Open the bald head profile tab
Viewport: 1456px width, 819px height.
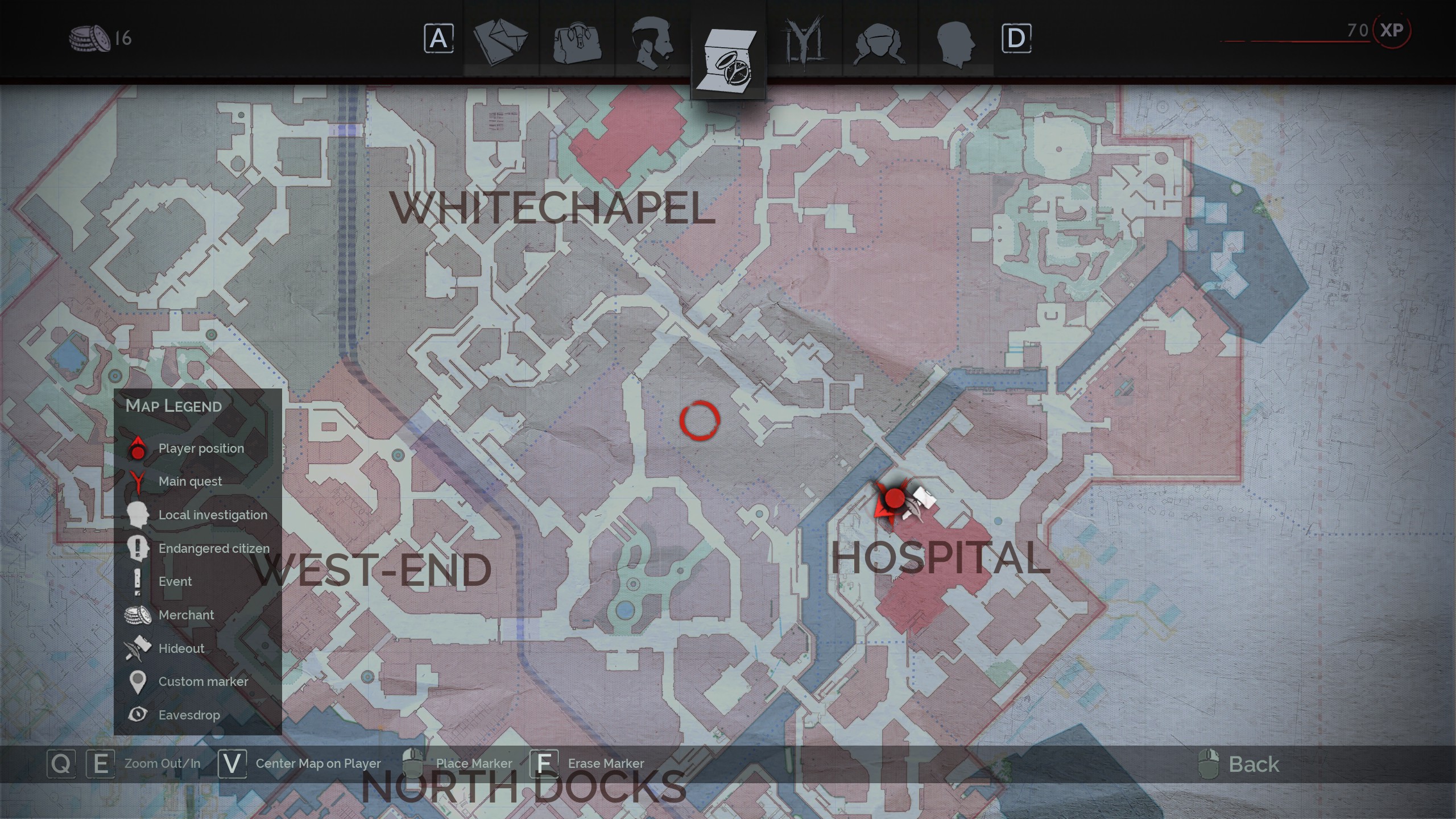point(955,41)
